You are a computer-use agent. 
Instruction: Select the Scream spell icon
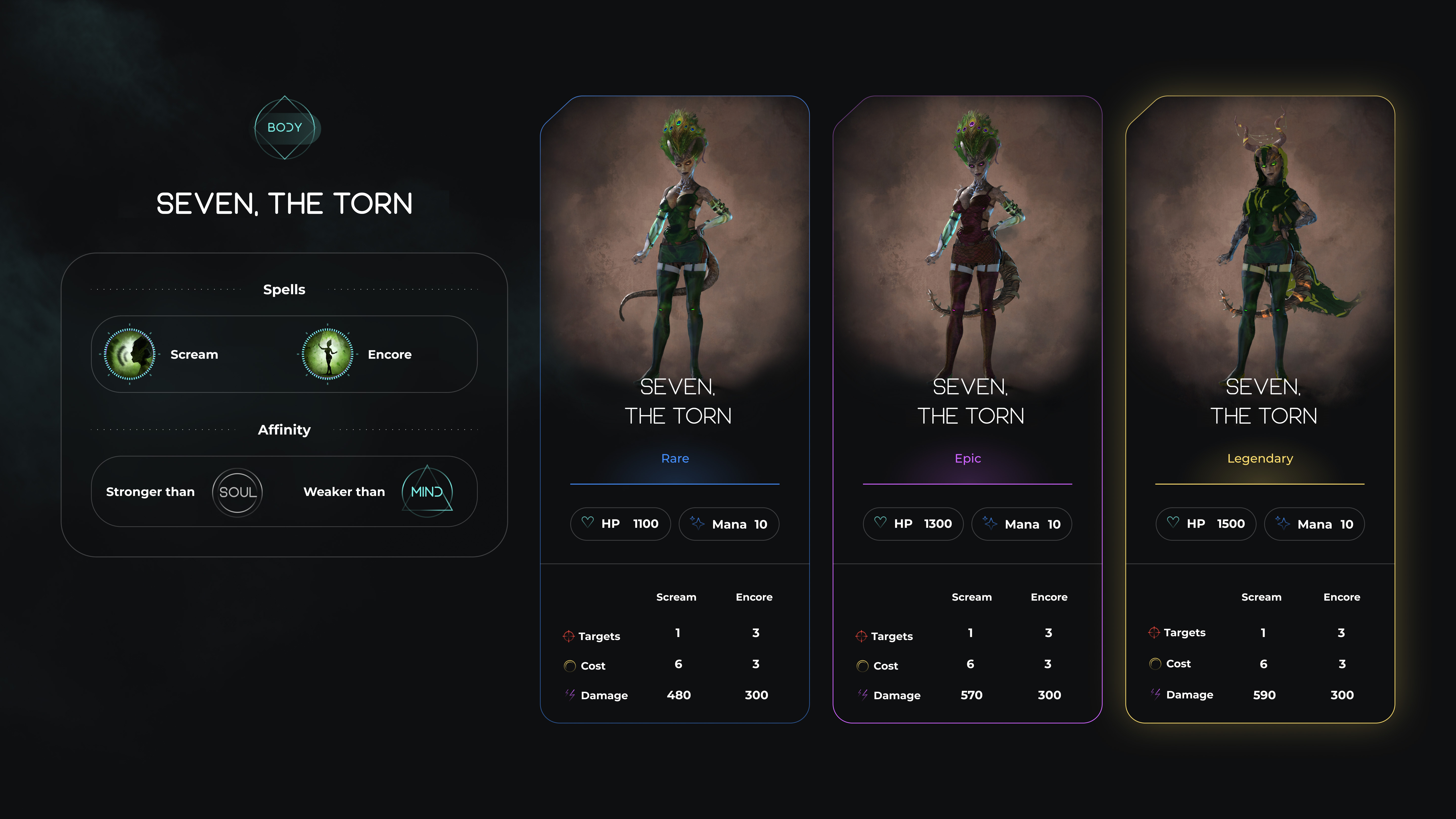[x=129, y=354]
